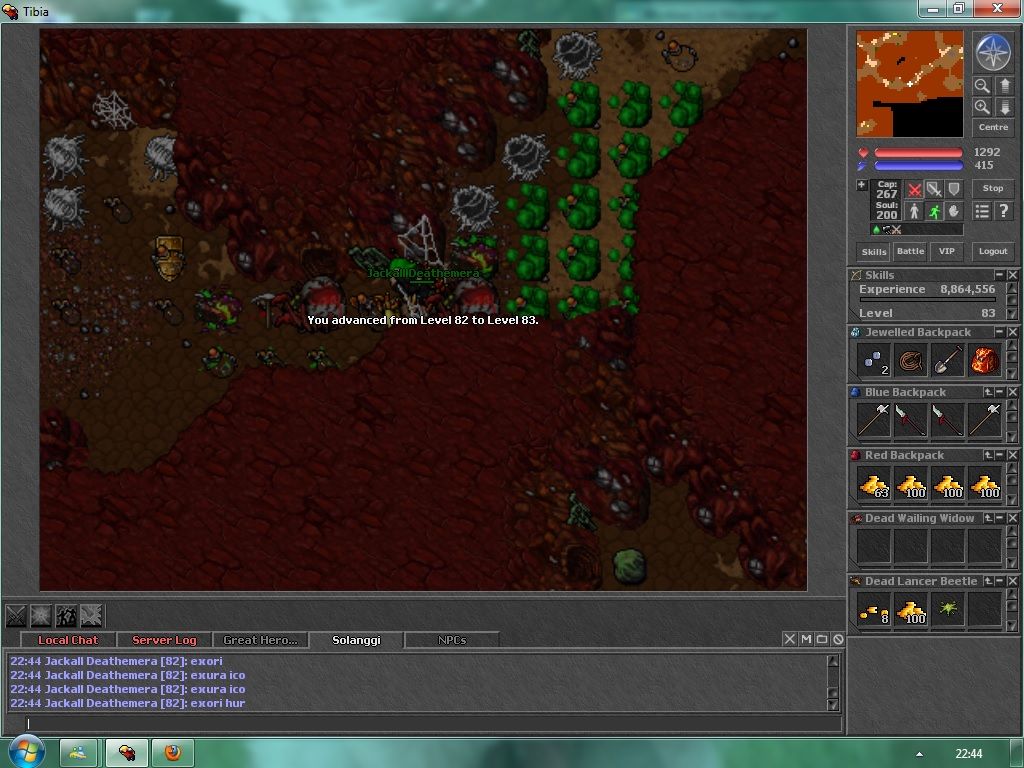
Task: Select the rope in Jewelled Backpack
Action: coord(911,361)
